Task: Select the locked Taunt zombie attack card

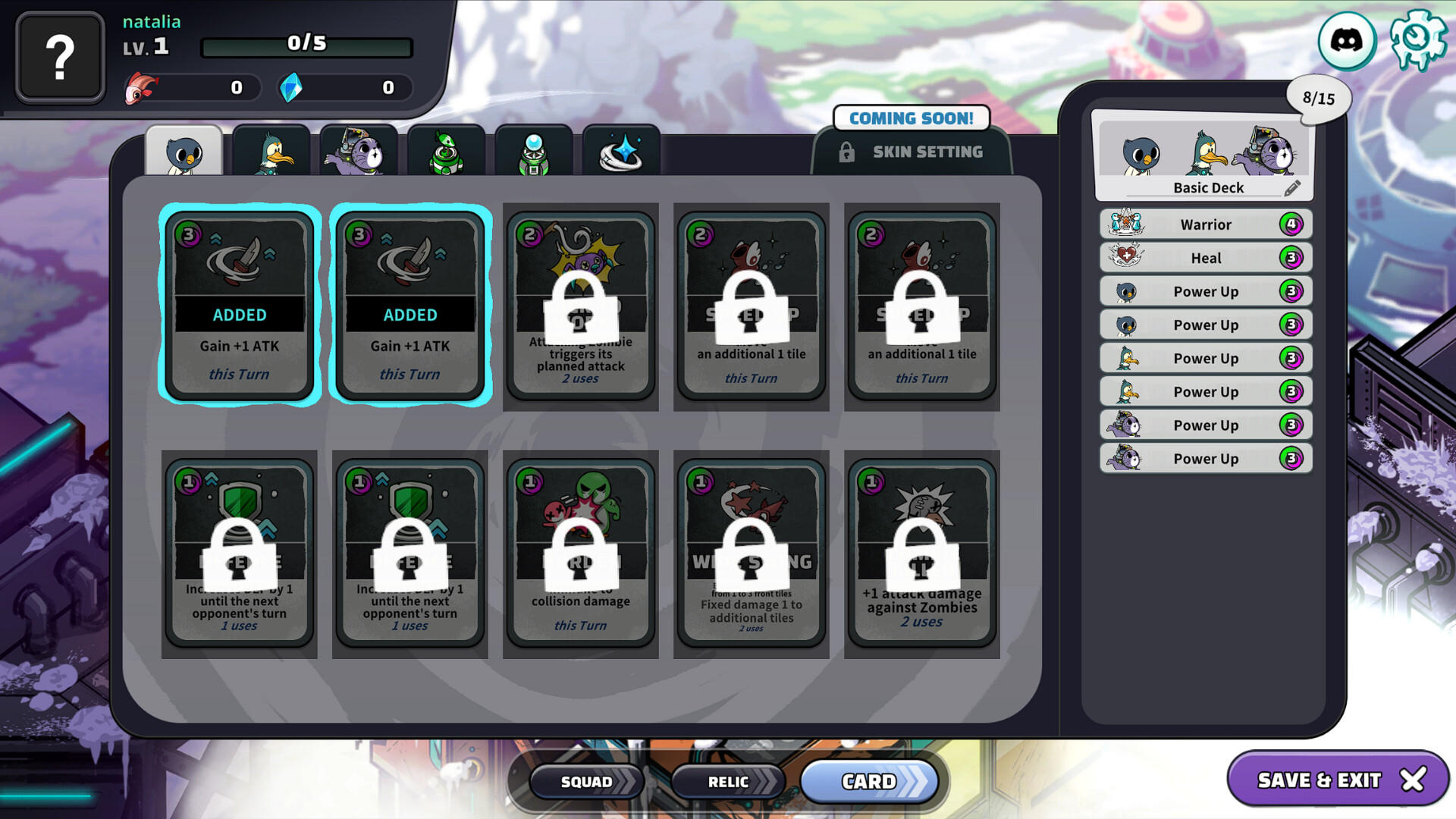Action: (x=581, y=303)
